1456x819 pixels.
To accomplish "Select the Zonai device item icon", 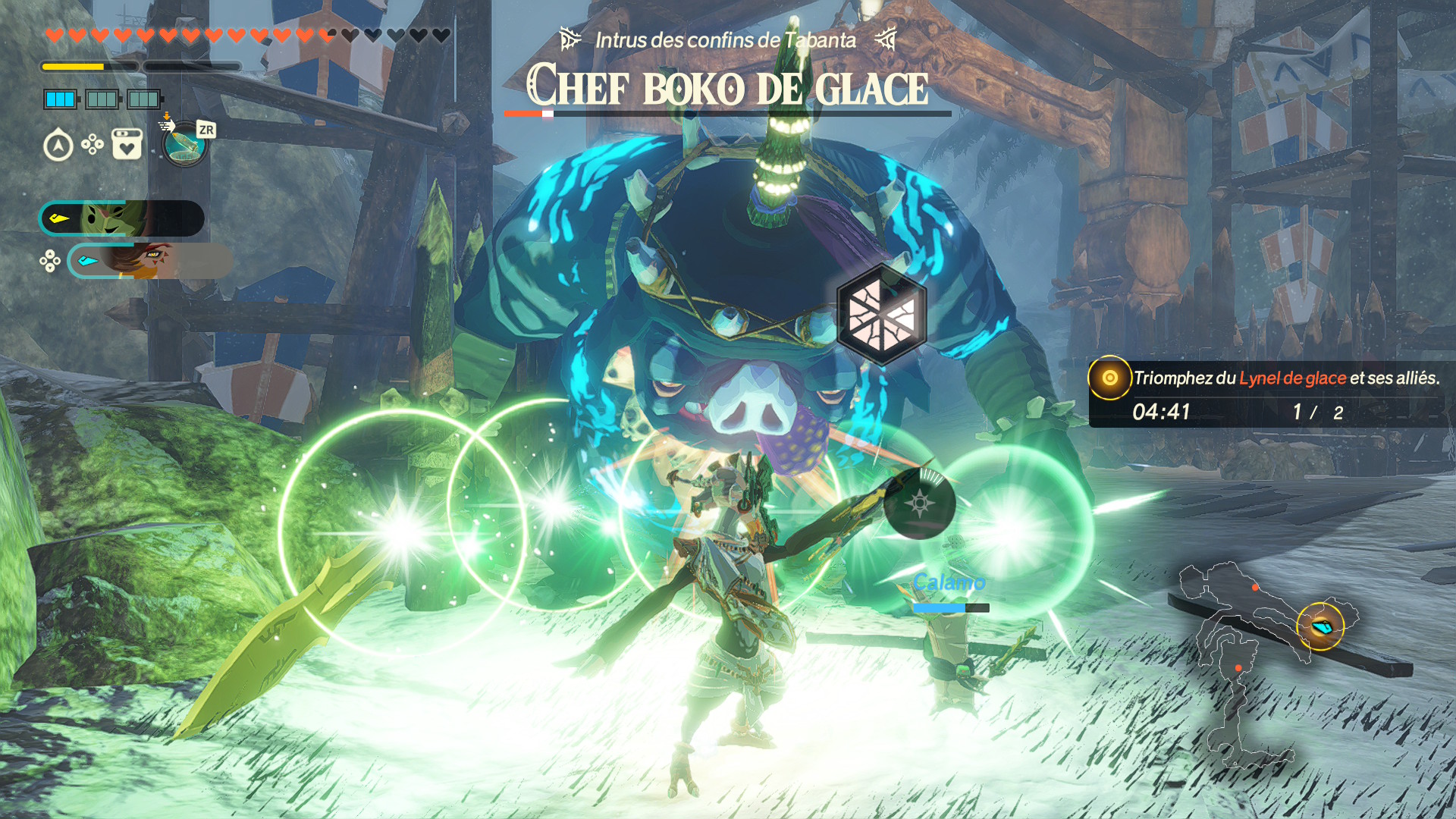I will 184,144.
